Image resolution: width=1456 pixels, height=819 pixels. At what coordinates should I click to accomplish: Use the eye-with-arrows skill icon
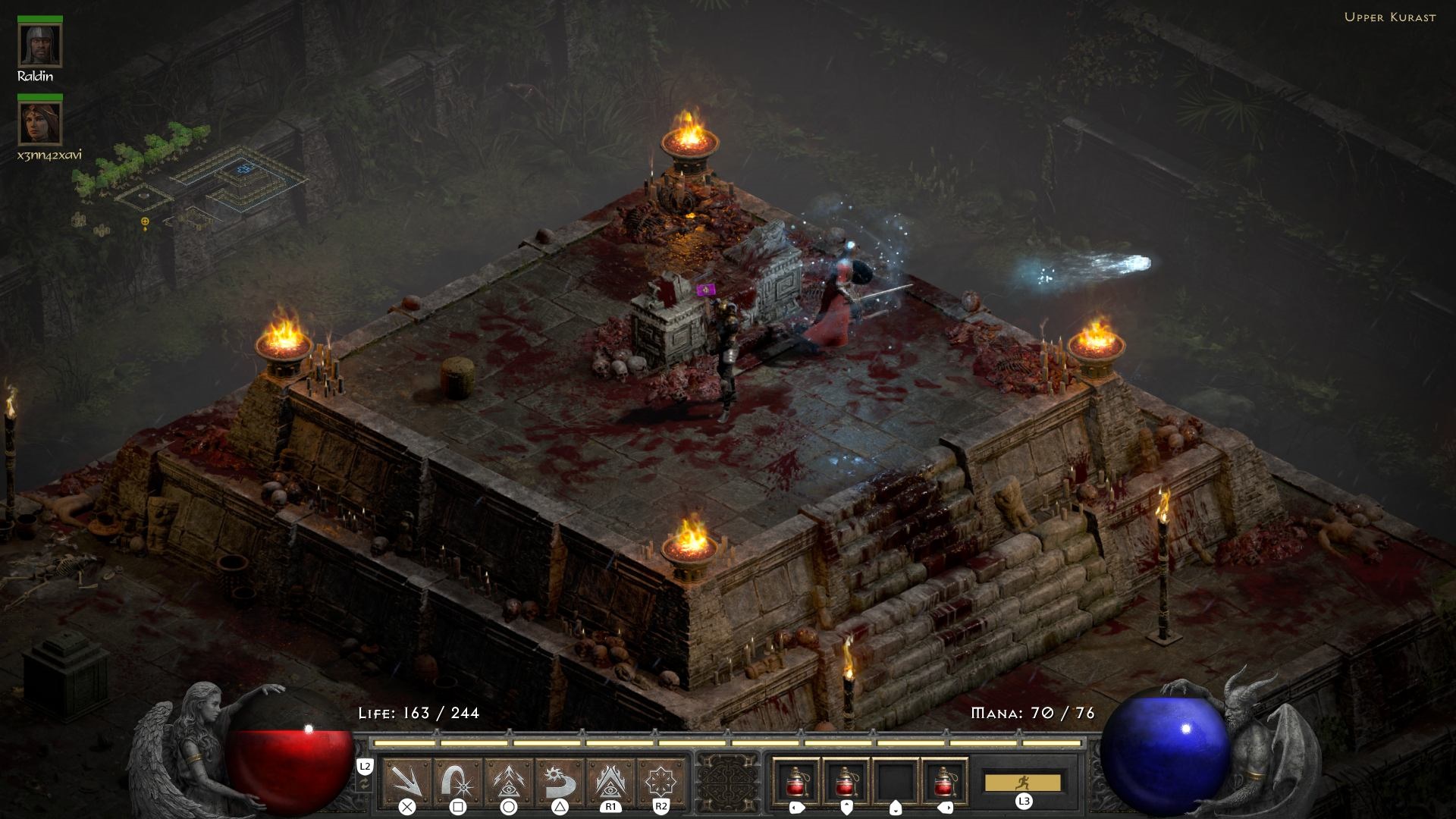[509, 780]
